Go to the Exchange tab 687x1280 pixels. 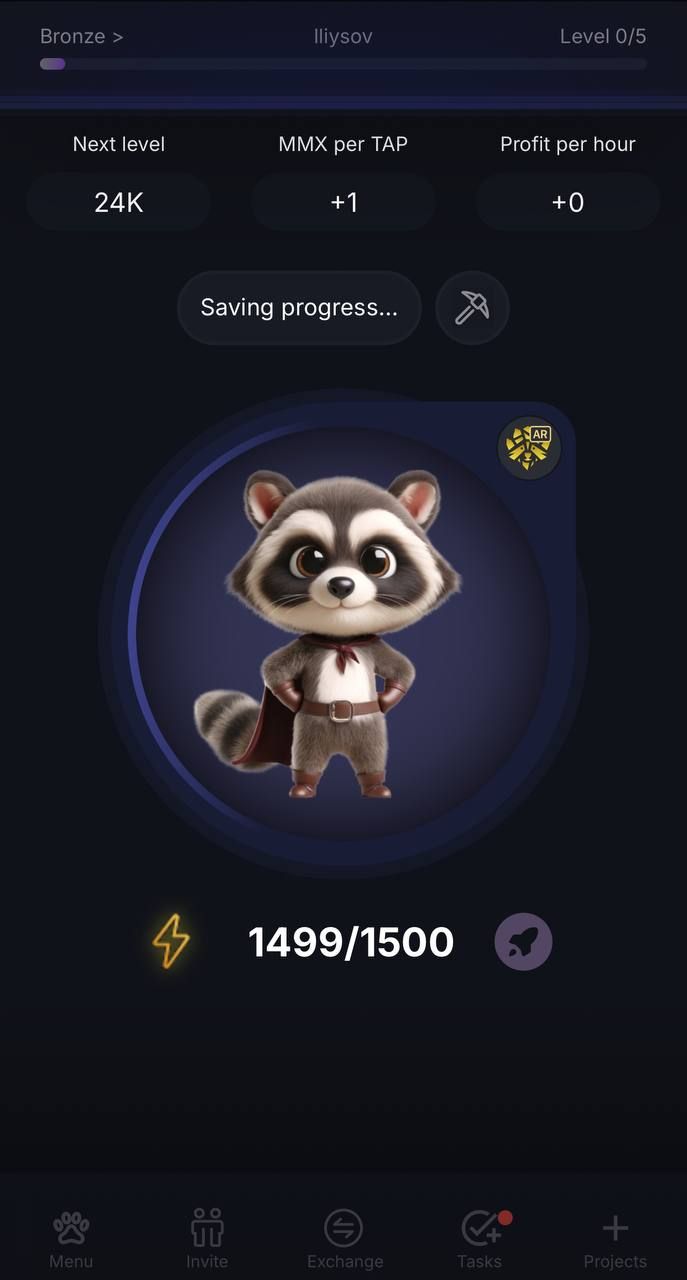pyautogui.click(x=344, y=1238)
